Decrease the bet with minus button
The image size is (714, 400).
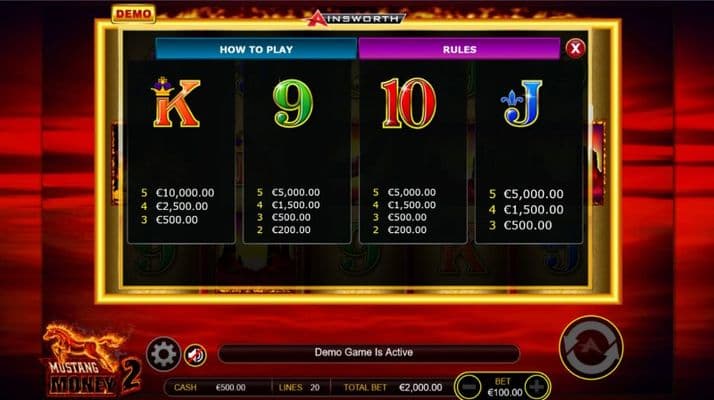coord(467,386)
